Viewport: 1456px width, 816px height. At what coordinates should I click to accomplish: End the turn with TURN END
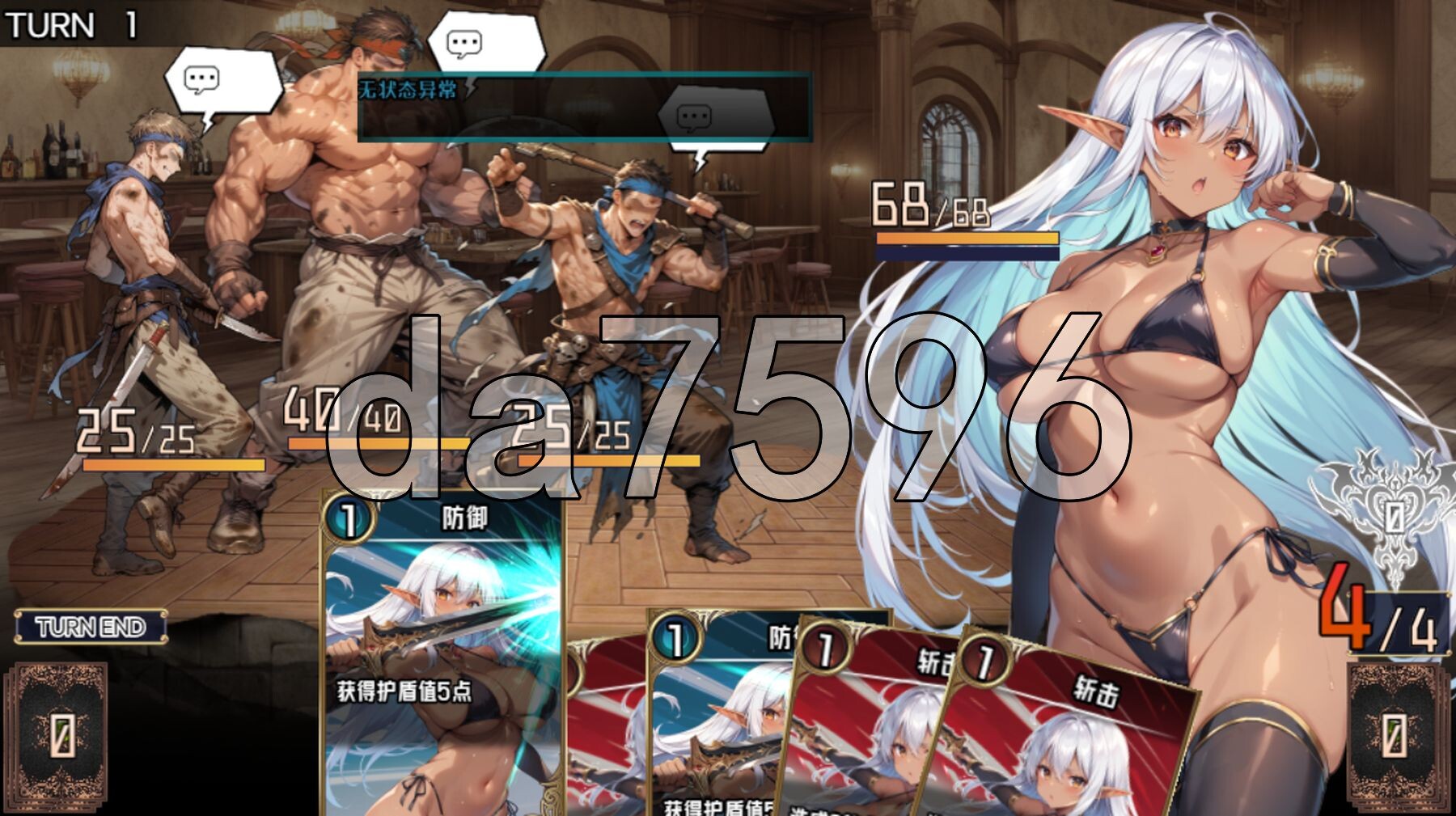[x=91, y=627]
